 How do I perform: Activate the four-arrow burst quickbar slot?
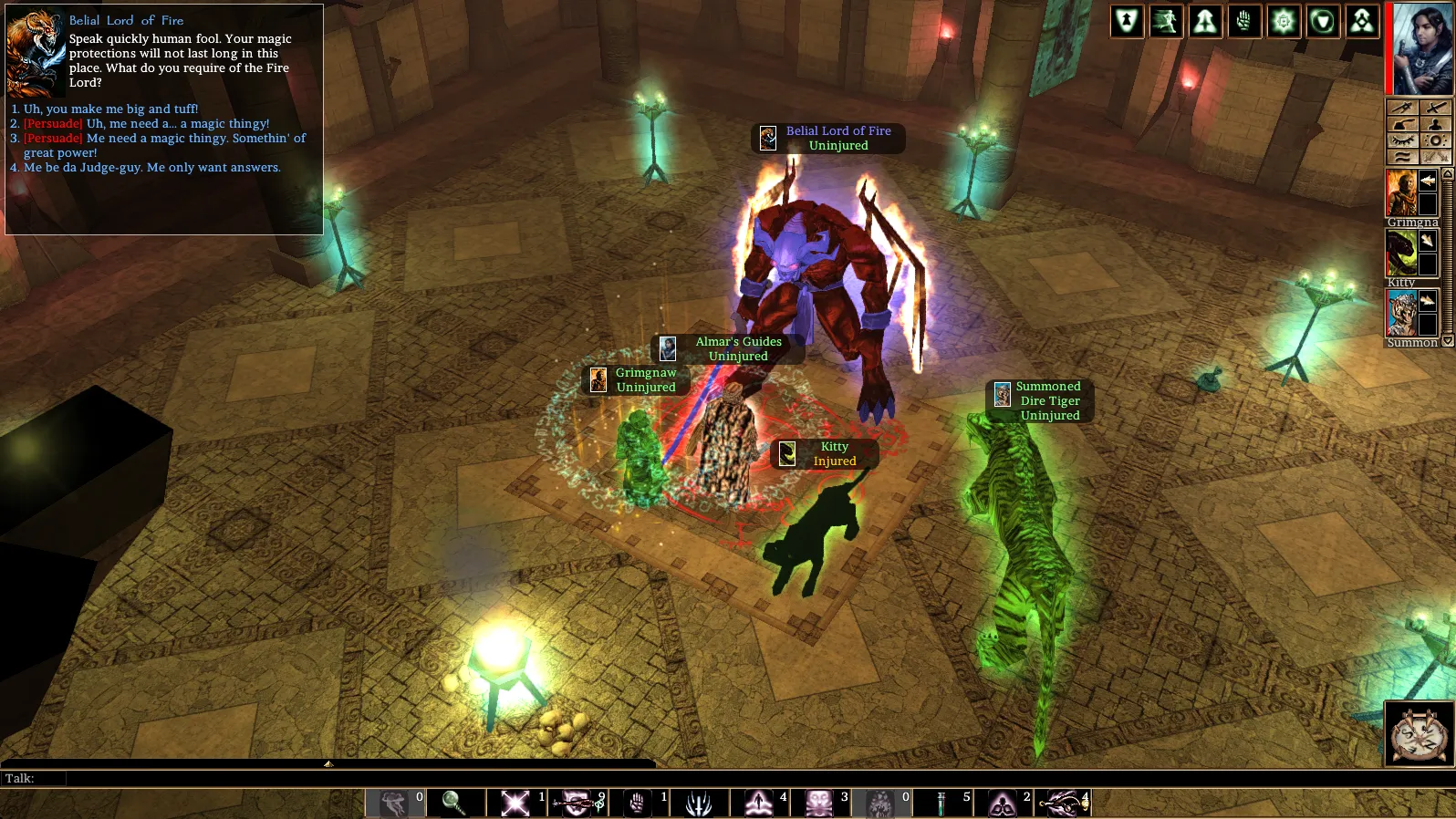tap(515, 803)
